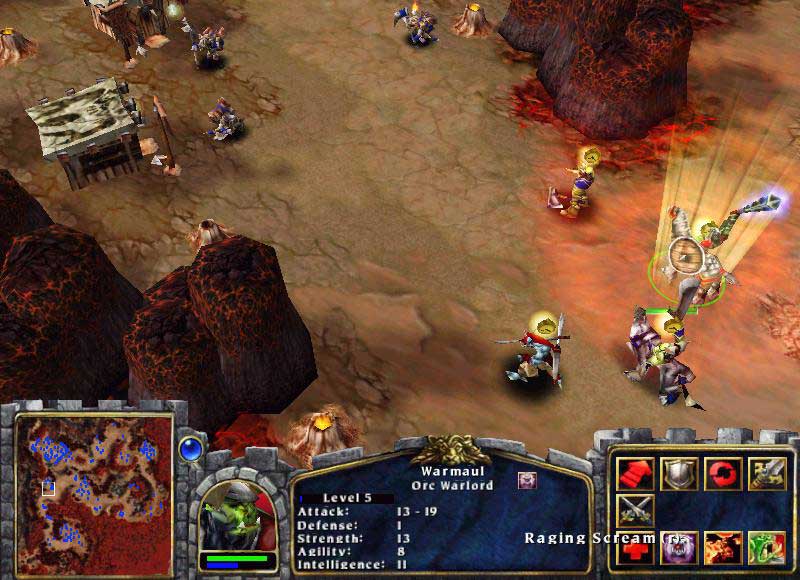The image size is (800, 580).
Task: Click the blue orb button beside the minimap
Action: pyautogui.click(x=190, y=448)
